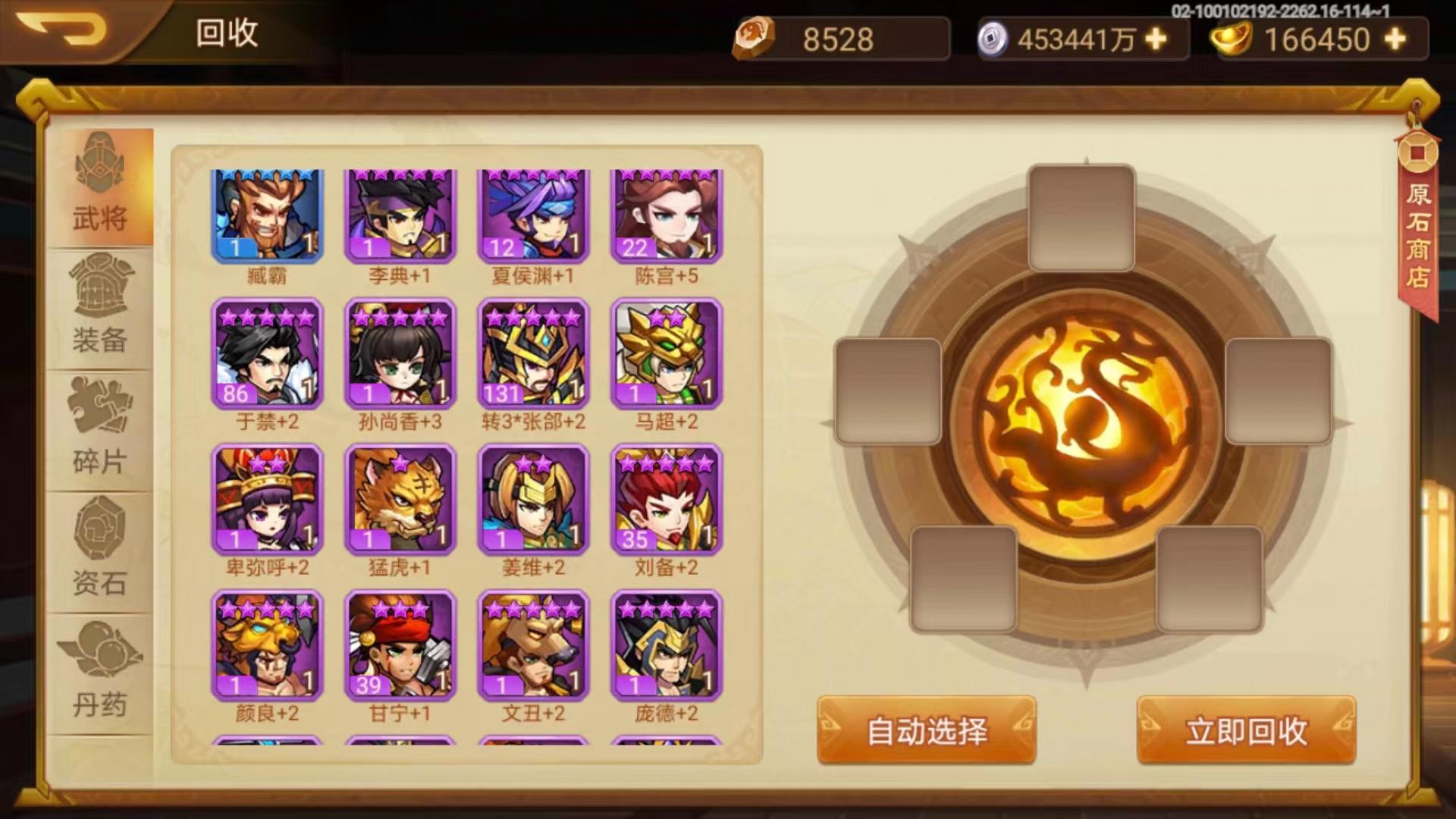Select hero 刘备+2 for recycling
This screenshot has height=819, width=1456.
click(665, 500)
